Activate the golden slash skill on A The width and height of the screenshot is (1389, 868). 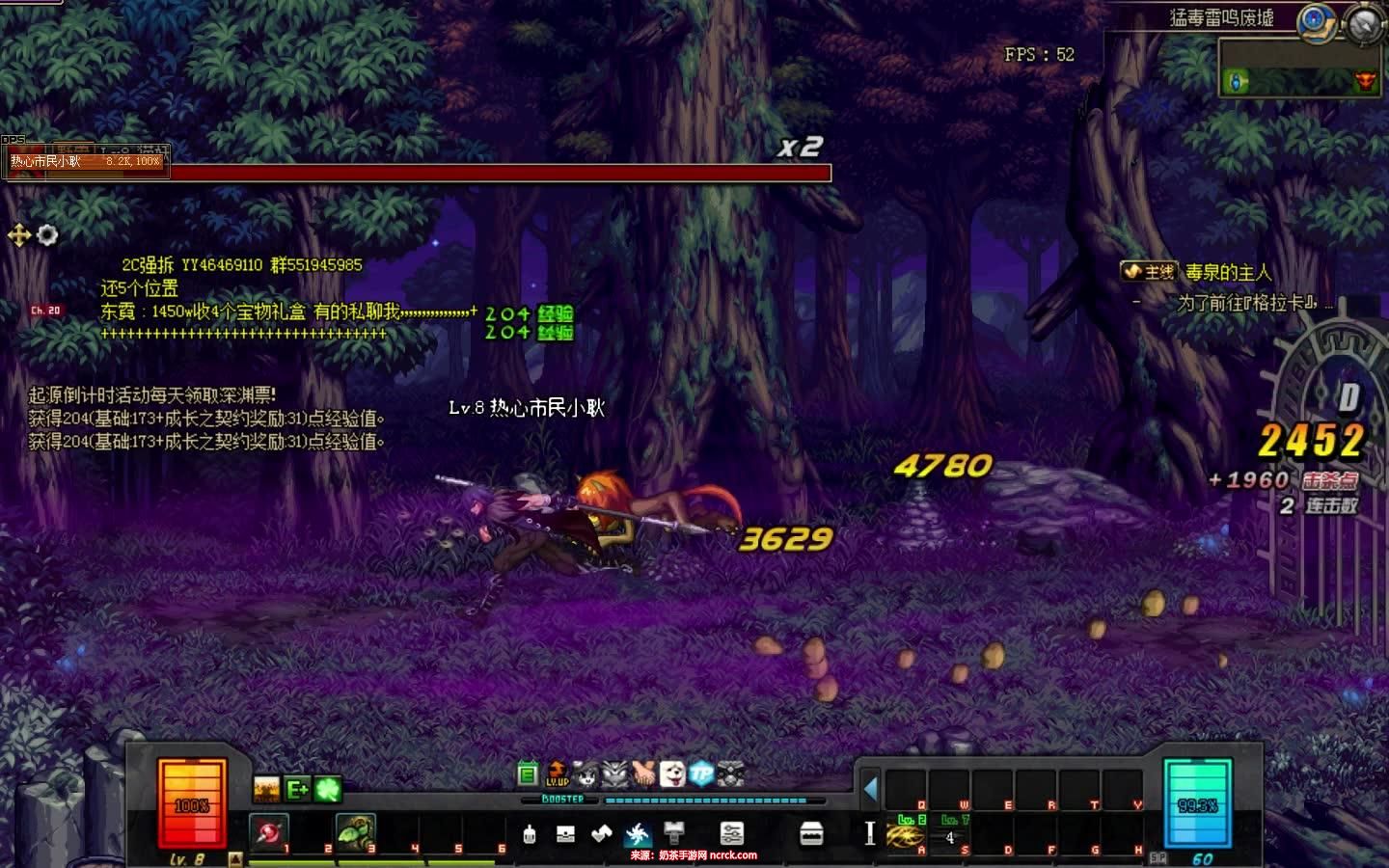pyautogui.click(x=907, y=835)
